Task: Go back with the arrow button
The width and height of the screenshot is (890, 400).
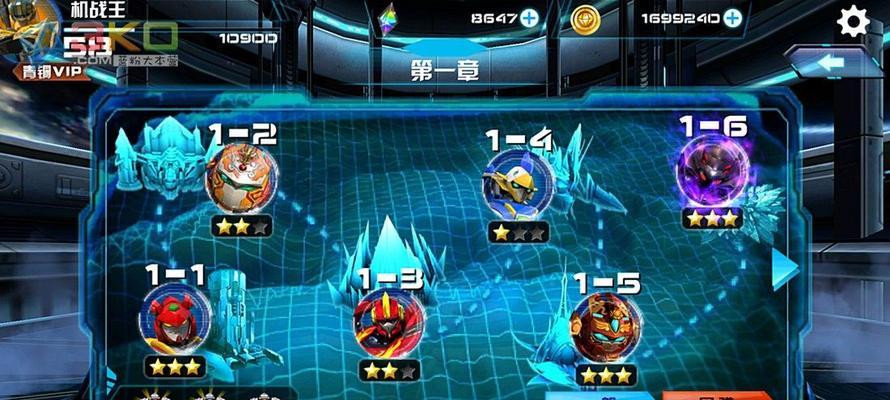Action: coord(835,64)
